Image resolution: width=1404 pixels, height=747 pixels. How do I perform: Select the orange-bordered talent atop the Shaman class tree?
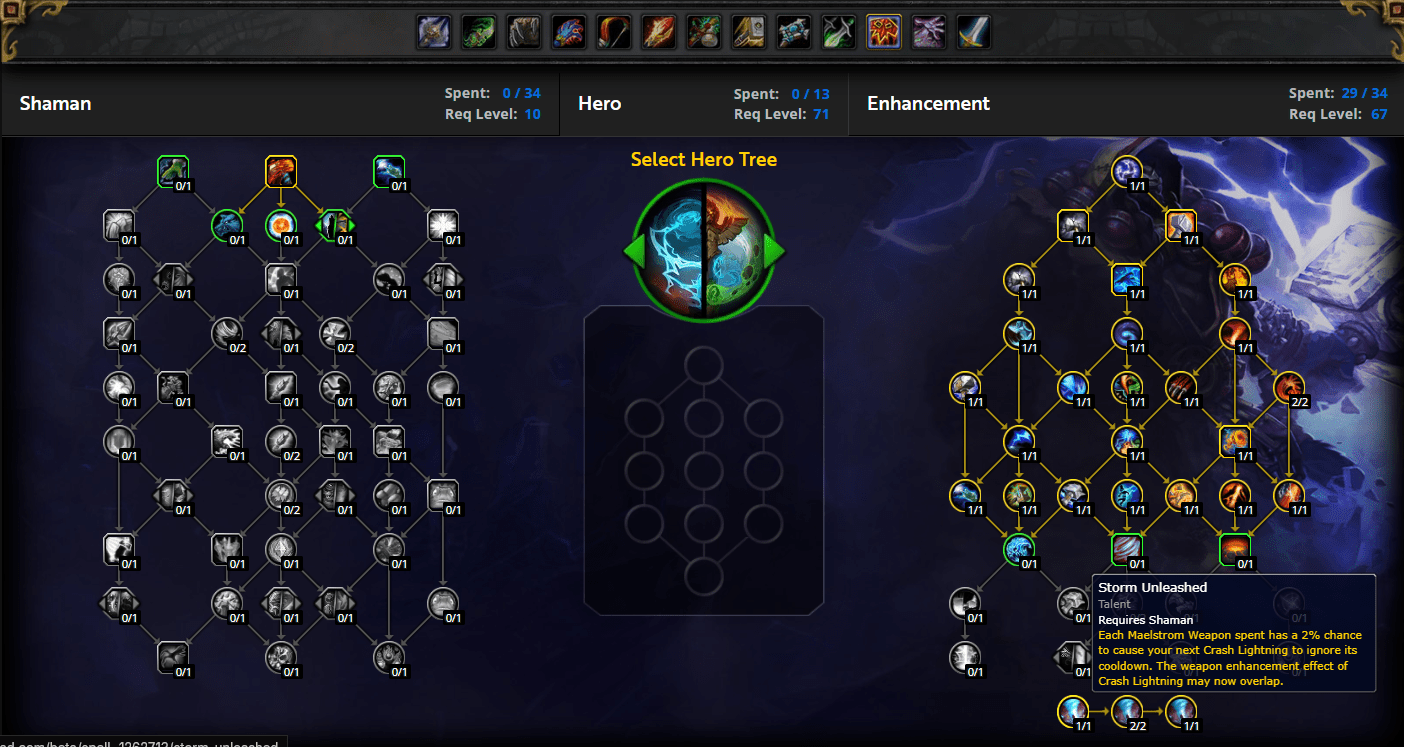[x=280, y=170]
